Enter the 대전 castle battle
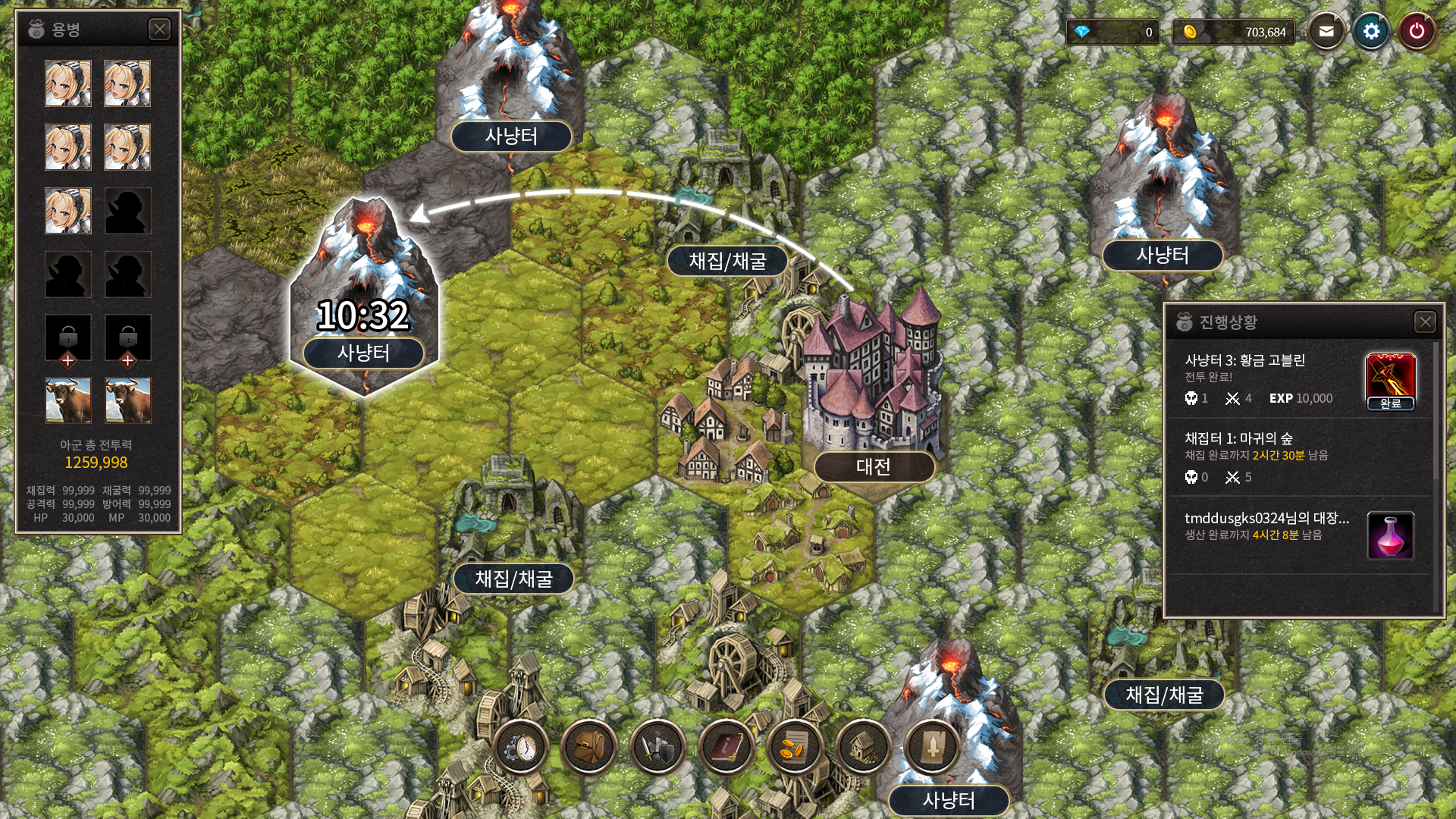 [x=874, y=466]
